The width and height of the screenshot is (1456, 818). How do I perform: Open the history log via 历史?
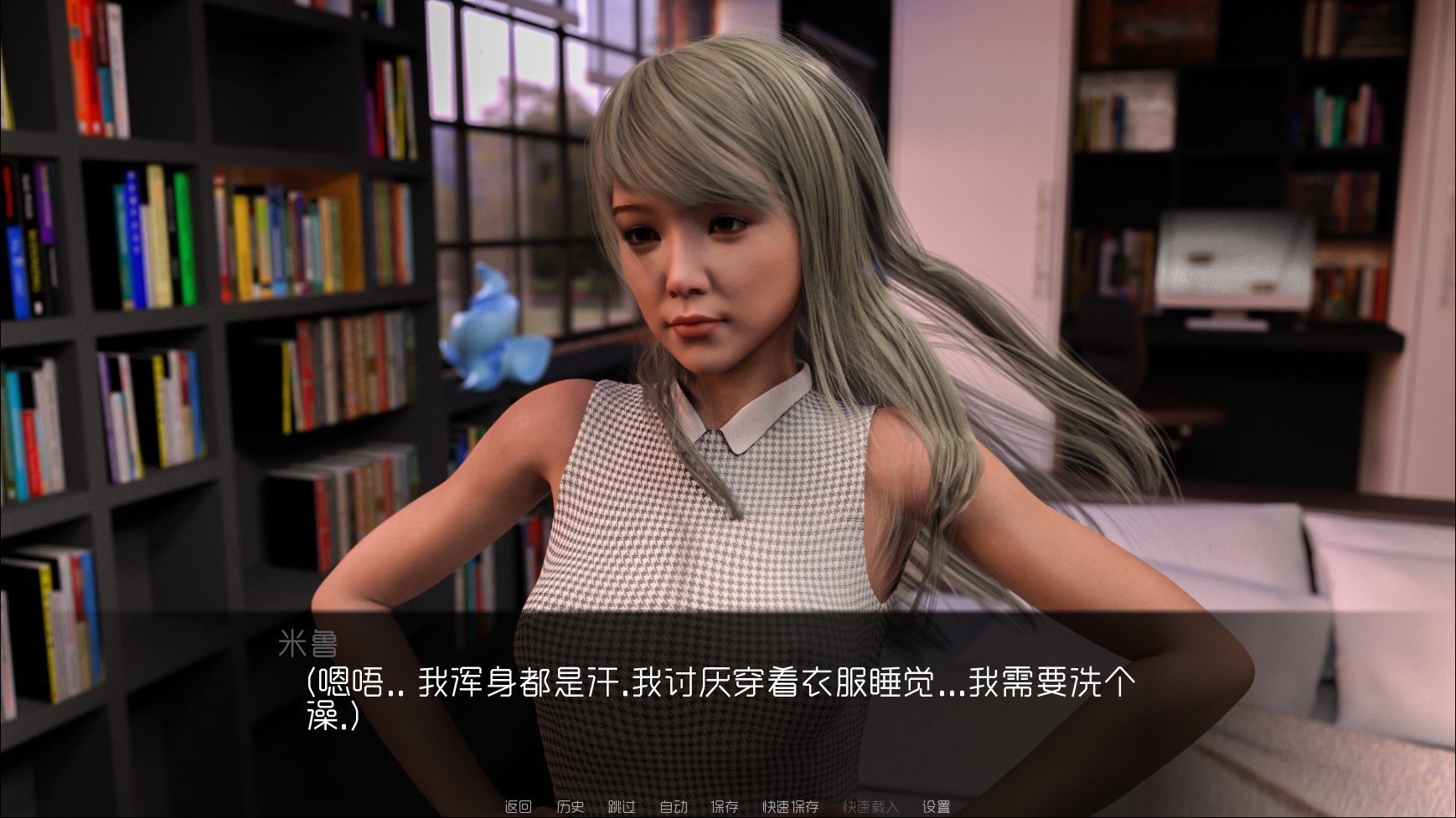(x=571, y=806)
